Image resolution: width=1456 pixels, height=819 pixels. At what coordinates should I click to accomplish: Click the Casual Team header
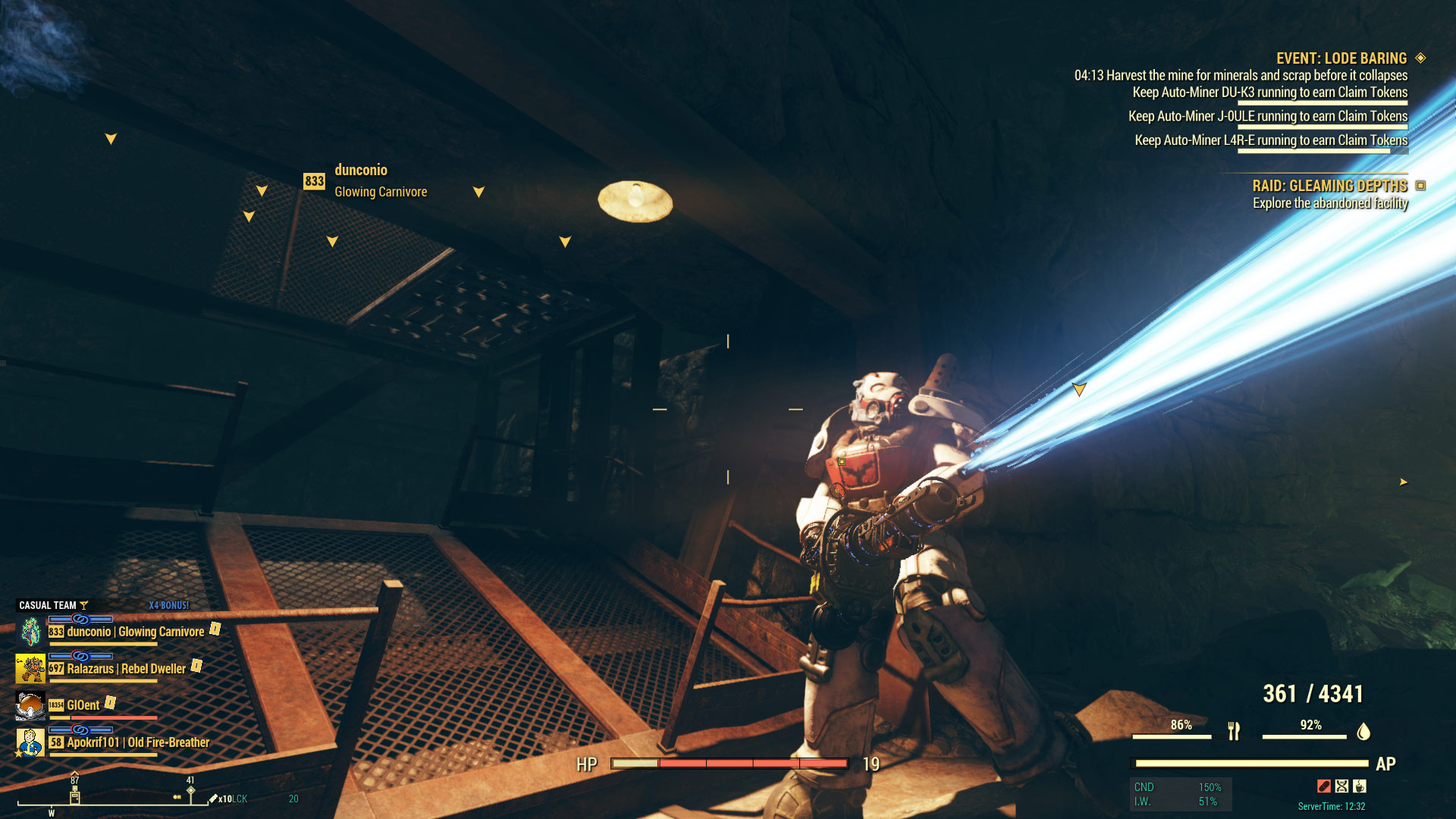(48, 605)
